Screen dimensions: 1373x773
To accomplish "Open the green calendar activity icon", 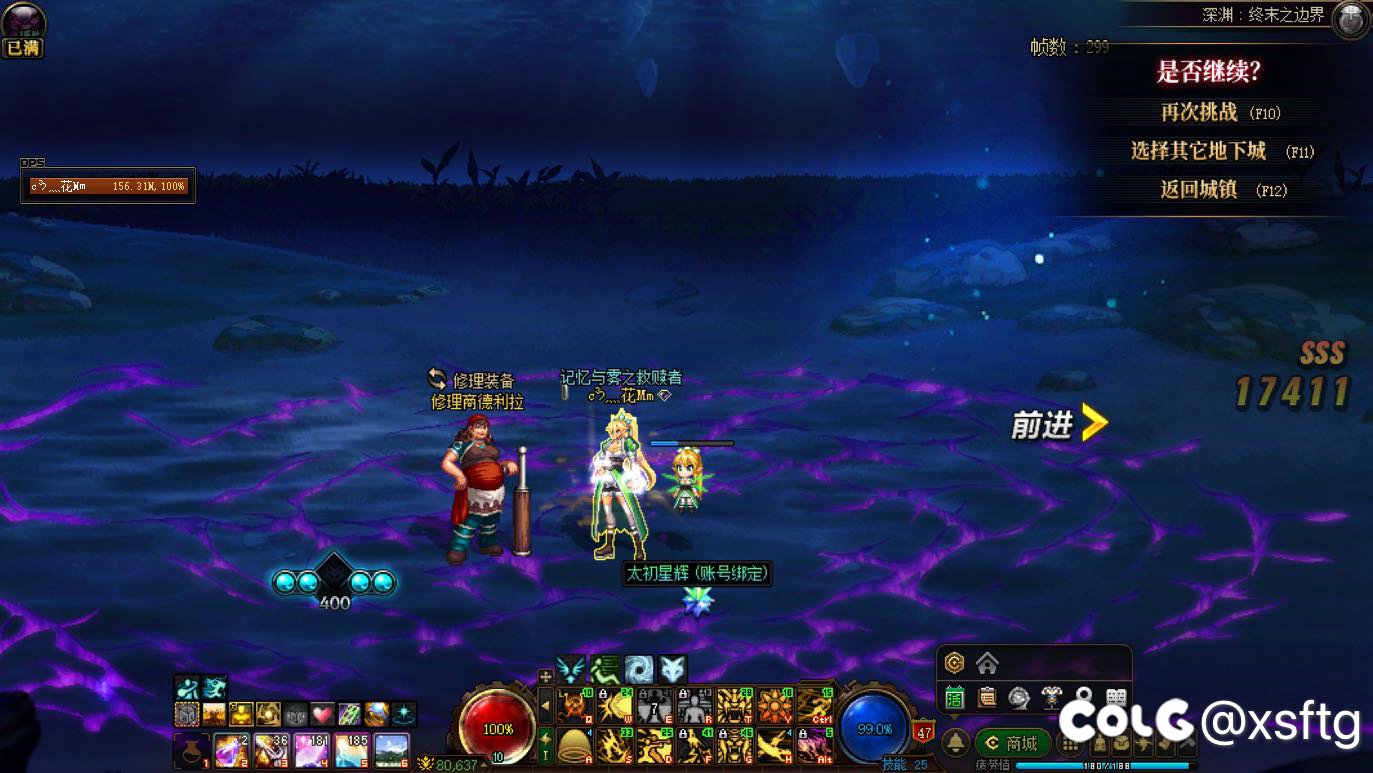I will click(x=955, y=697).
